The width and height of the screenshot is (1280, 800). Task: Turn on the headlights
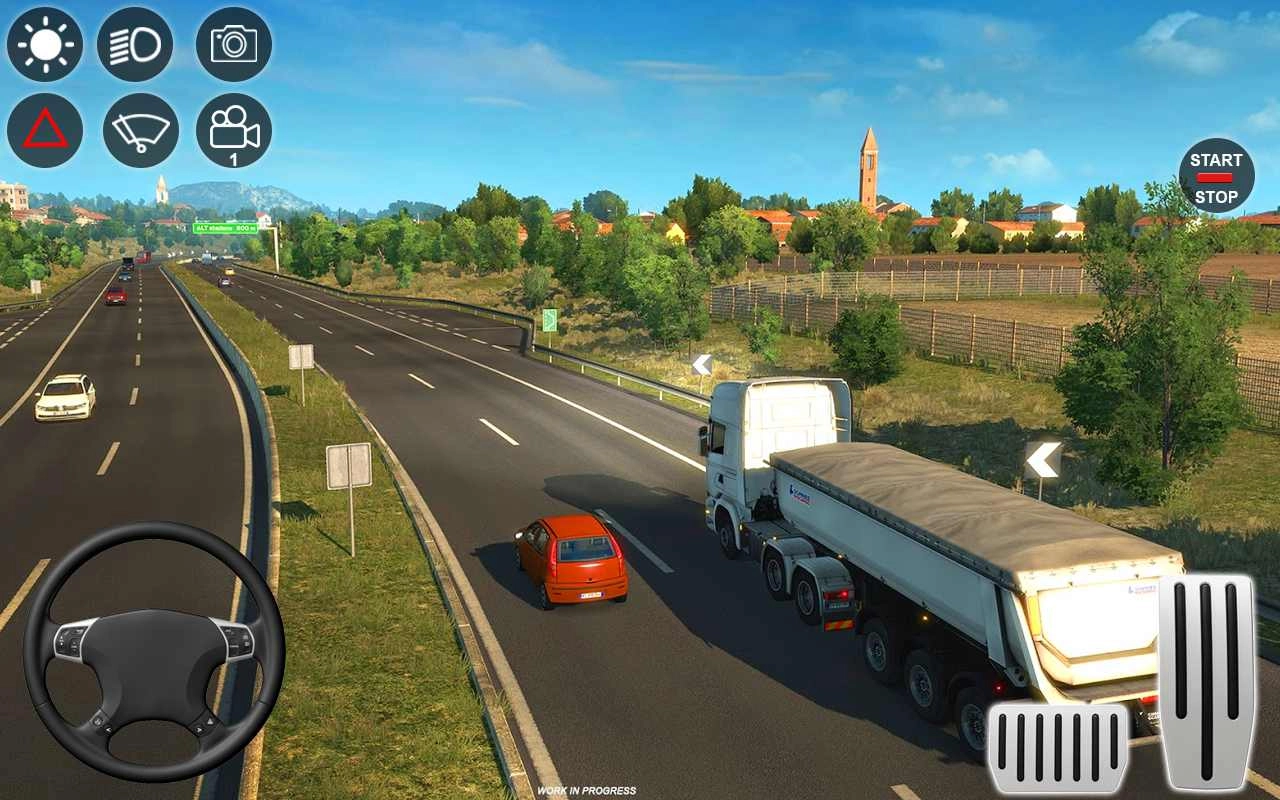point(135,44)
